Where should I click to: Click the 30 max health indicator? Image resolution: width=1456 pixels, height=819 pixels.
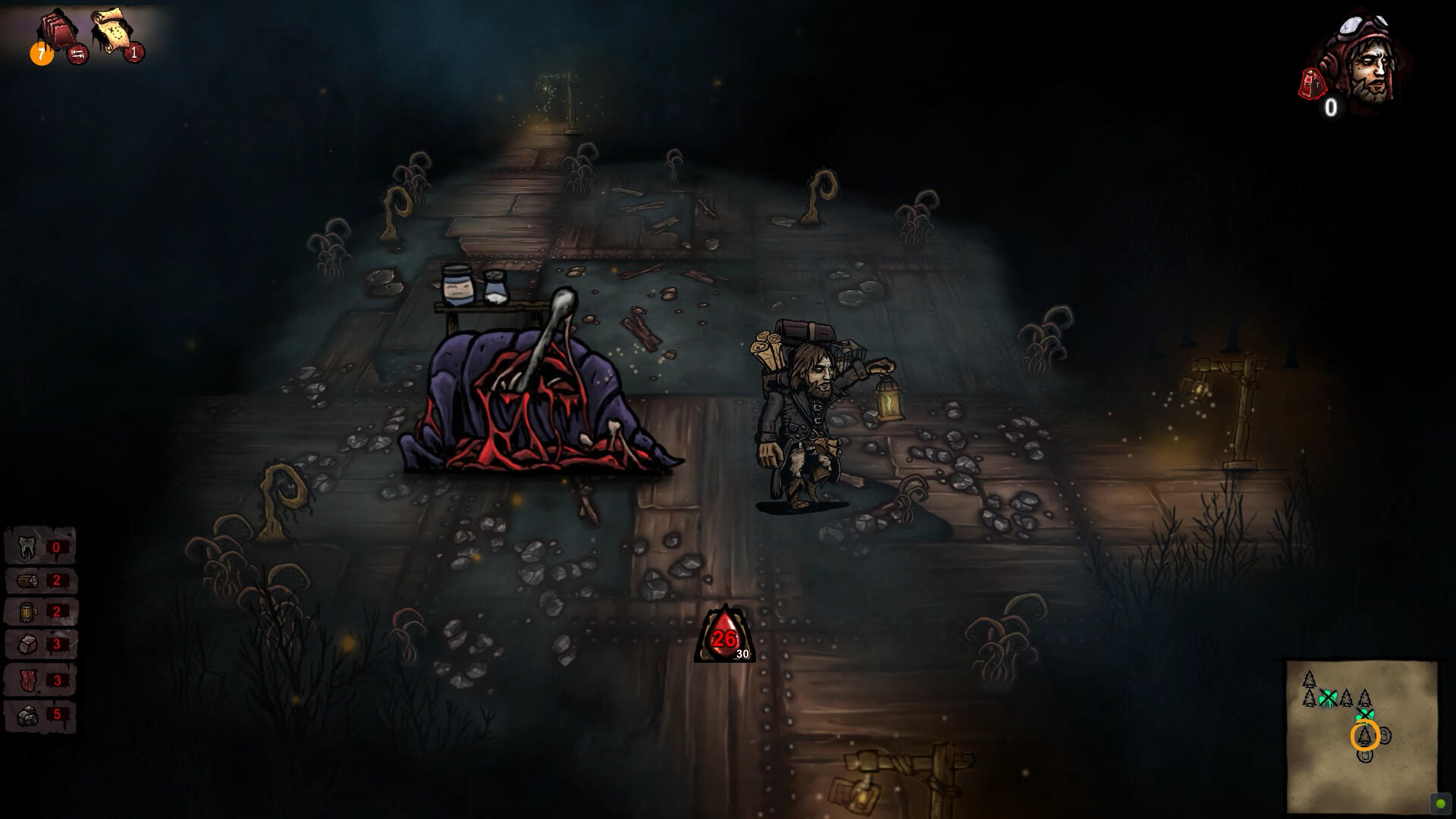pyautogui.click(x=741, y=653)
